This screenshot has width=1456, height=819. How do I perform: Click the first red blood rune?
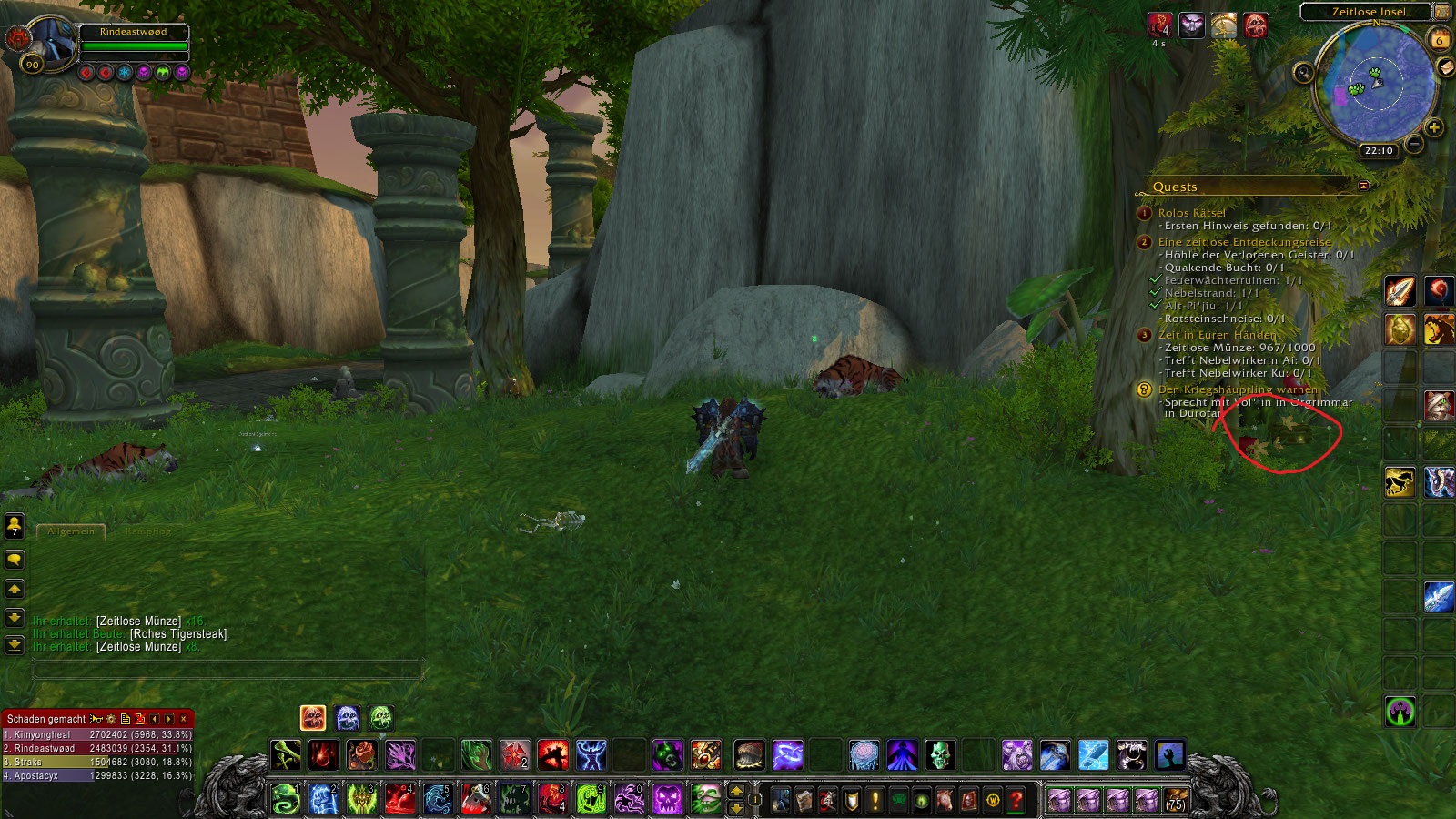(x=87, y=72)
